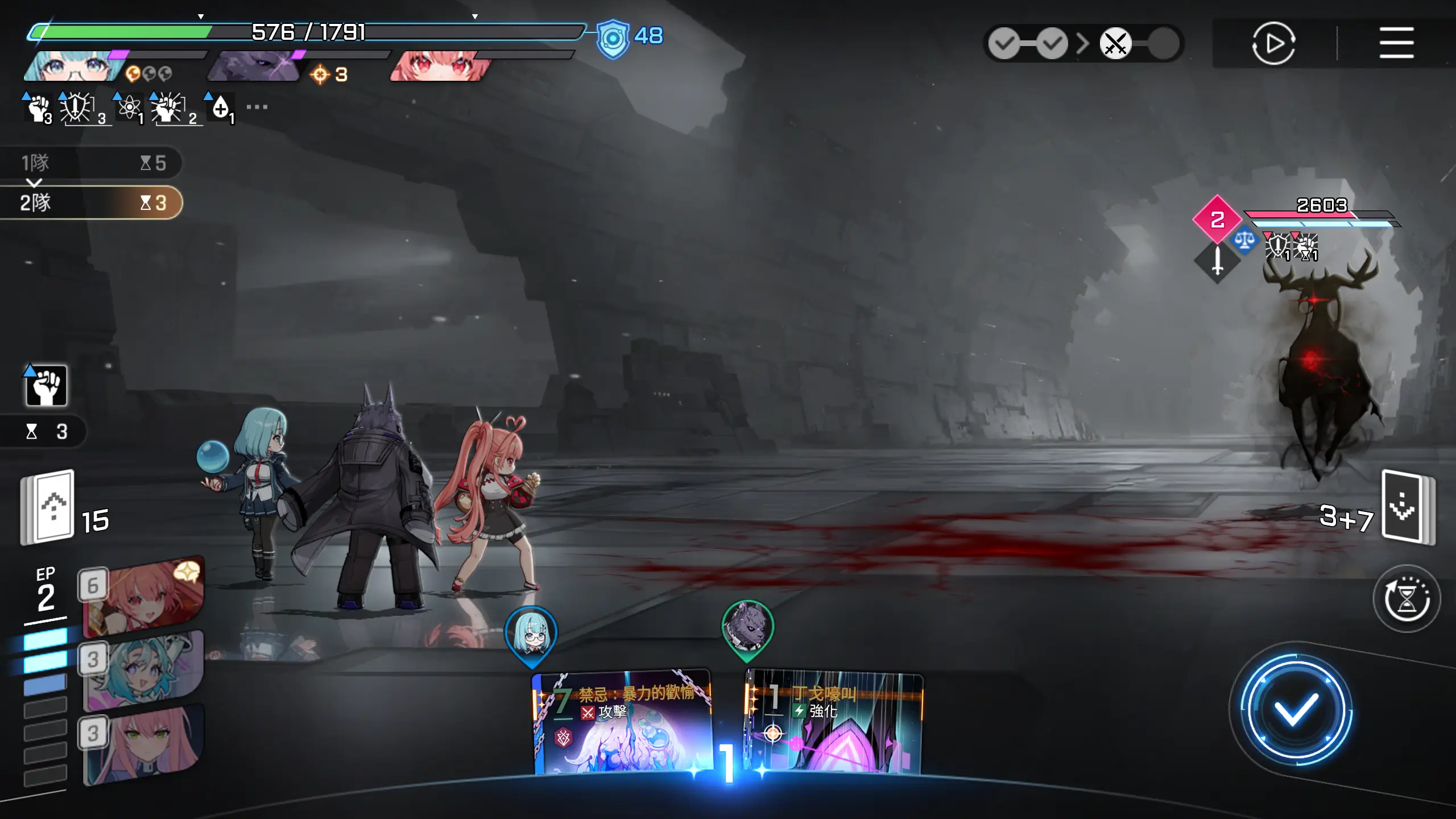Select the 禁忌：暴力的歡愉 attack card

point(623,722)
